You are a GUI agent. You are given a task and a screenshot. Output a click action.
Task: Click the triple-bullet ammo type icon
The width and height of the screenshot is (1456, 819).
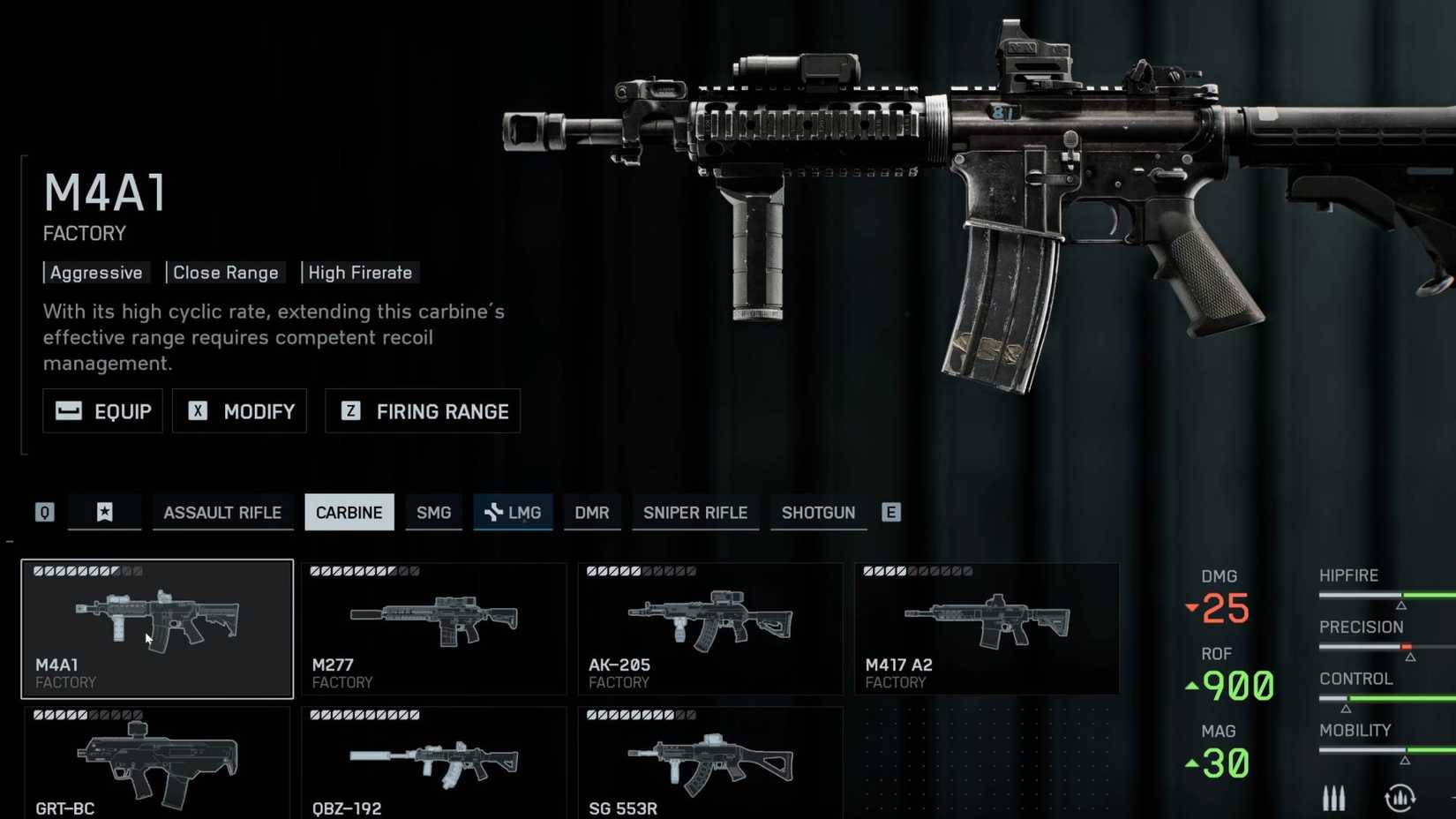(1334, 797)
